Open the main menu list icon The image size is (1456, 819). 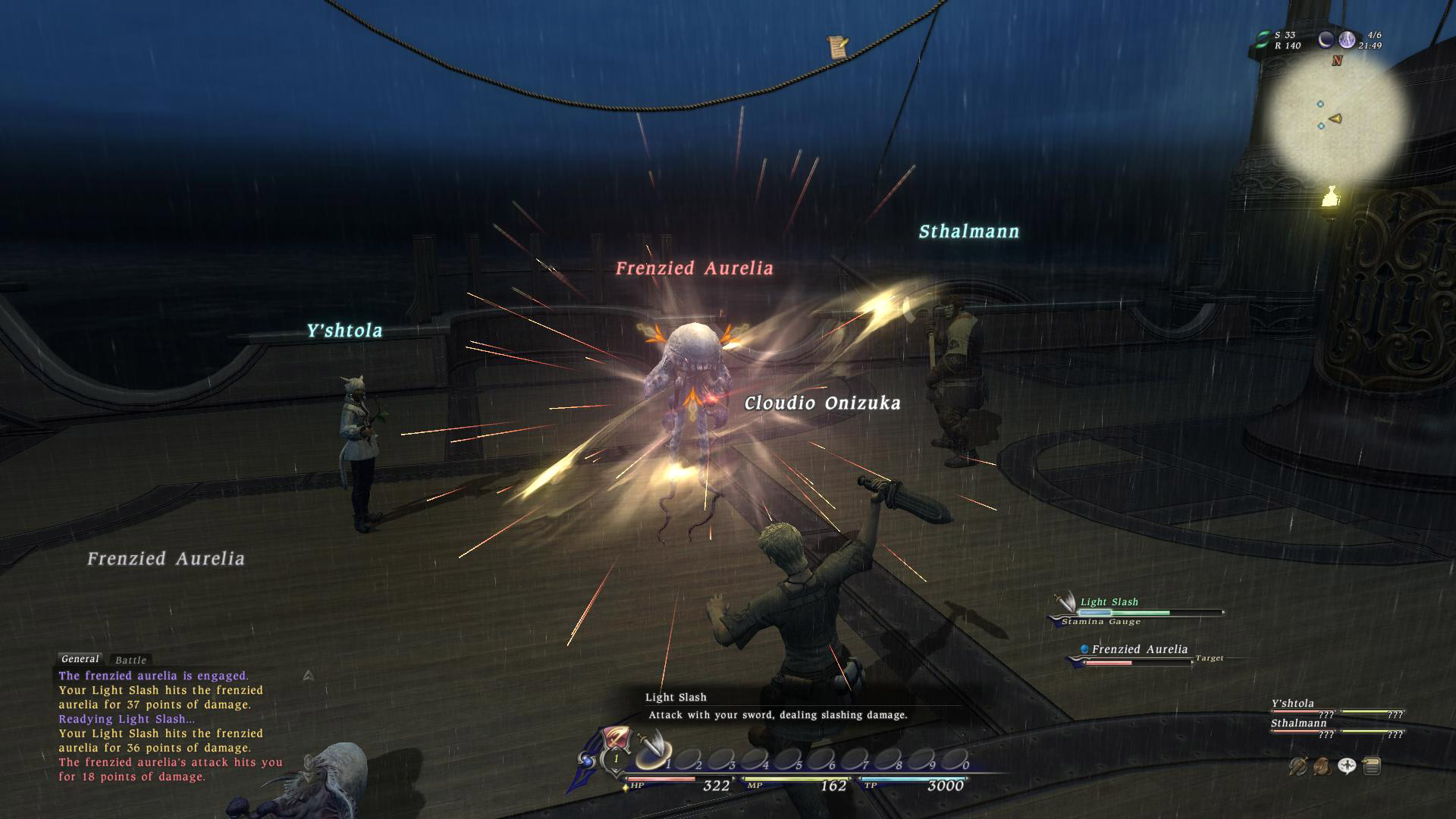click(x=1371, y=767)
